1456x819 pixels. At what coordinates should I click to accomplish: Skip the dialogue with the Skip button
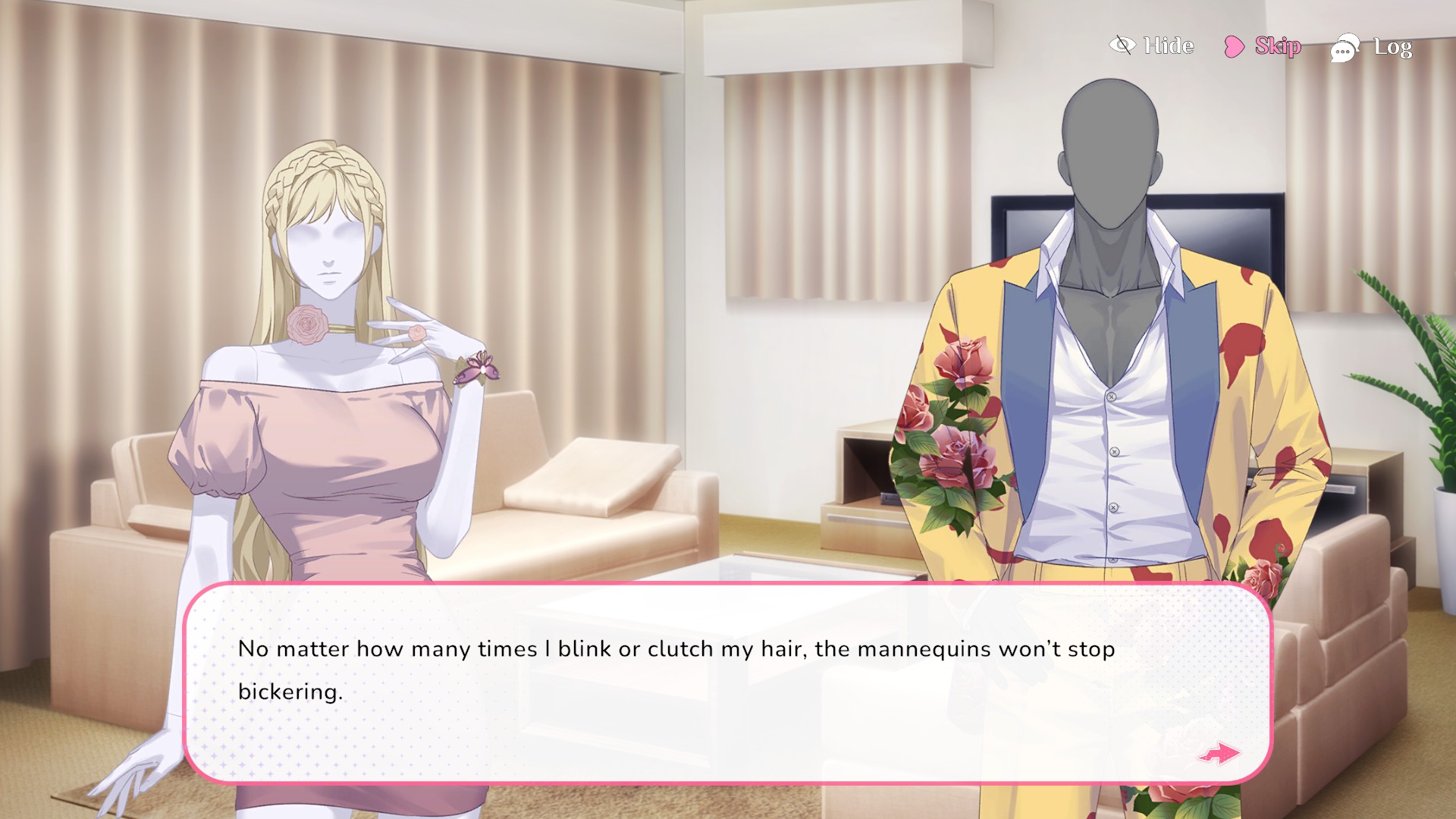coord(1263,46)
